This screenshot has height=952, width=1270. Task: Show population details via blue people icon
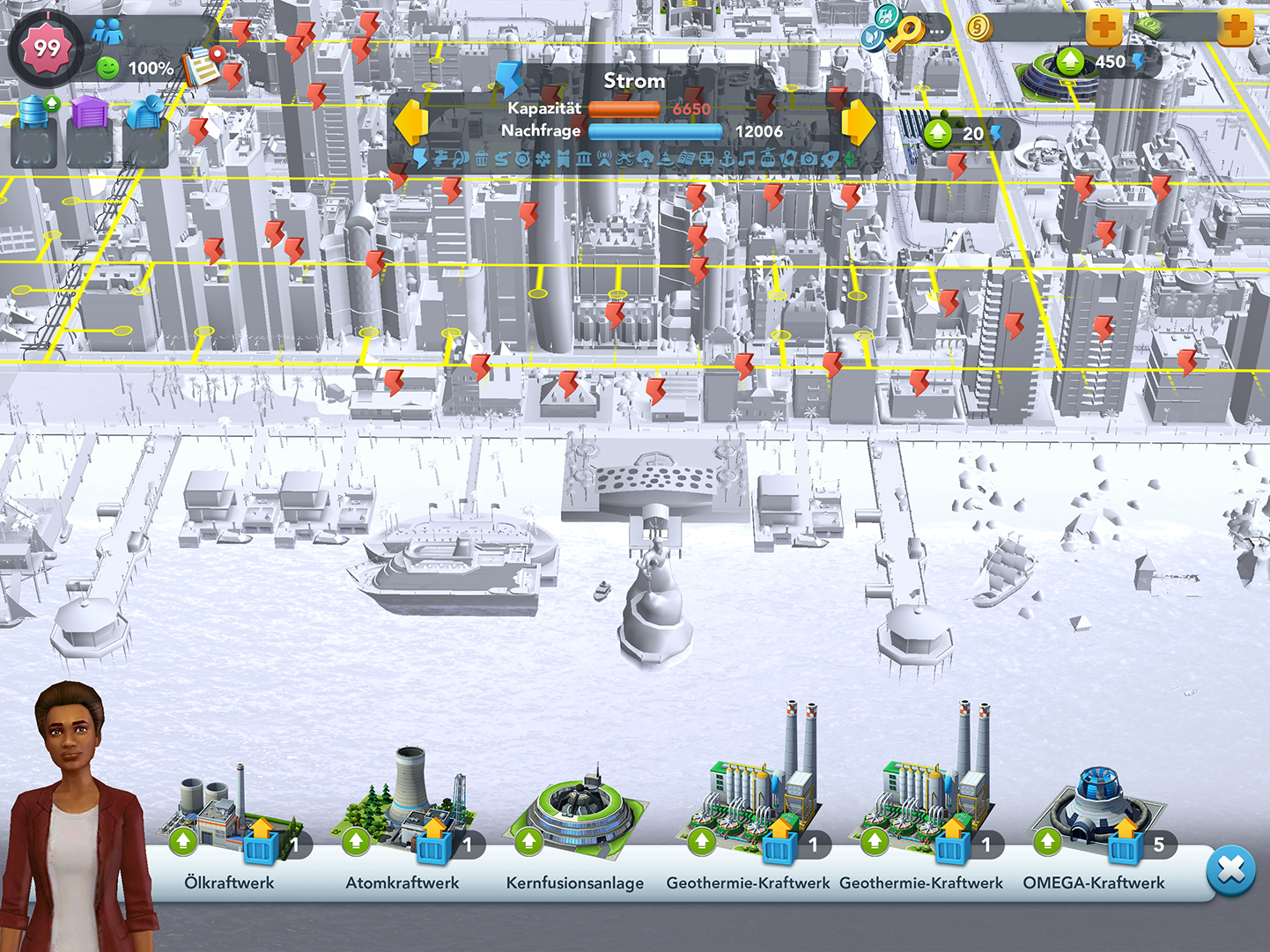pos(107,33)
